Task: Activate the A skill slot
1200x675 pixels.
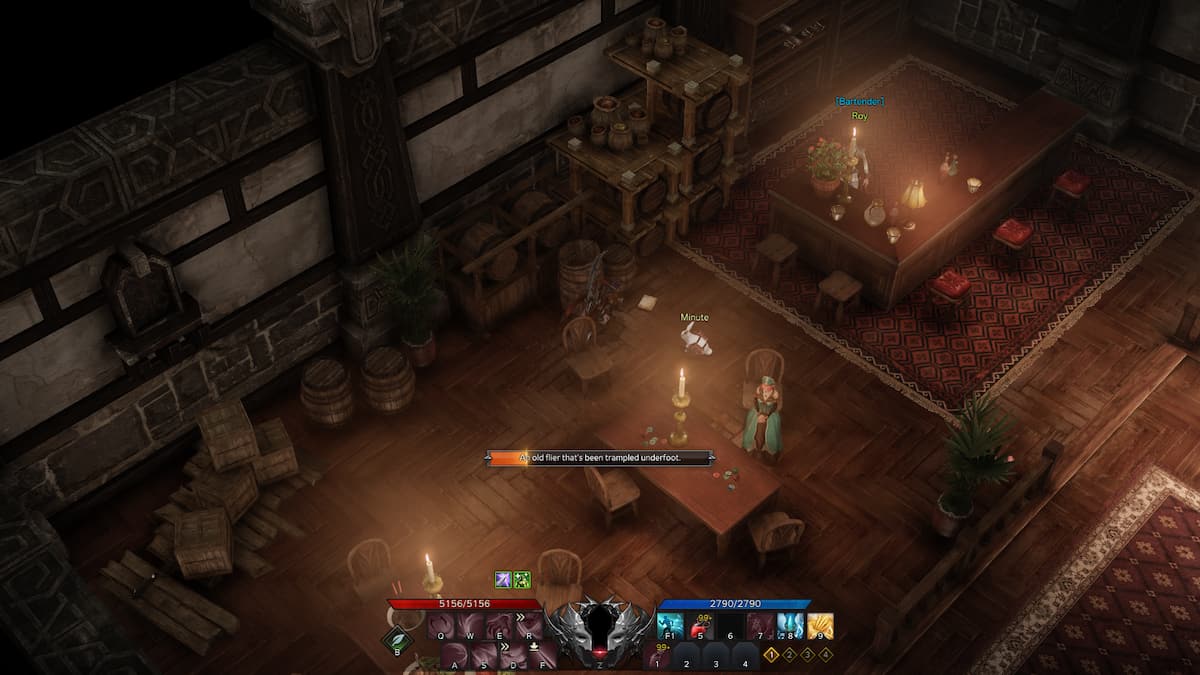Action: pyautogui.click(x=455, y=656)
